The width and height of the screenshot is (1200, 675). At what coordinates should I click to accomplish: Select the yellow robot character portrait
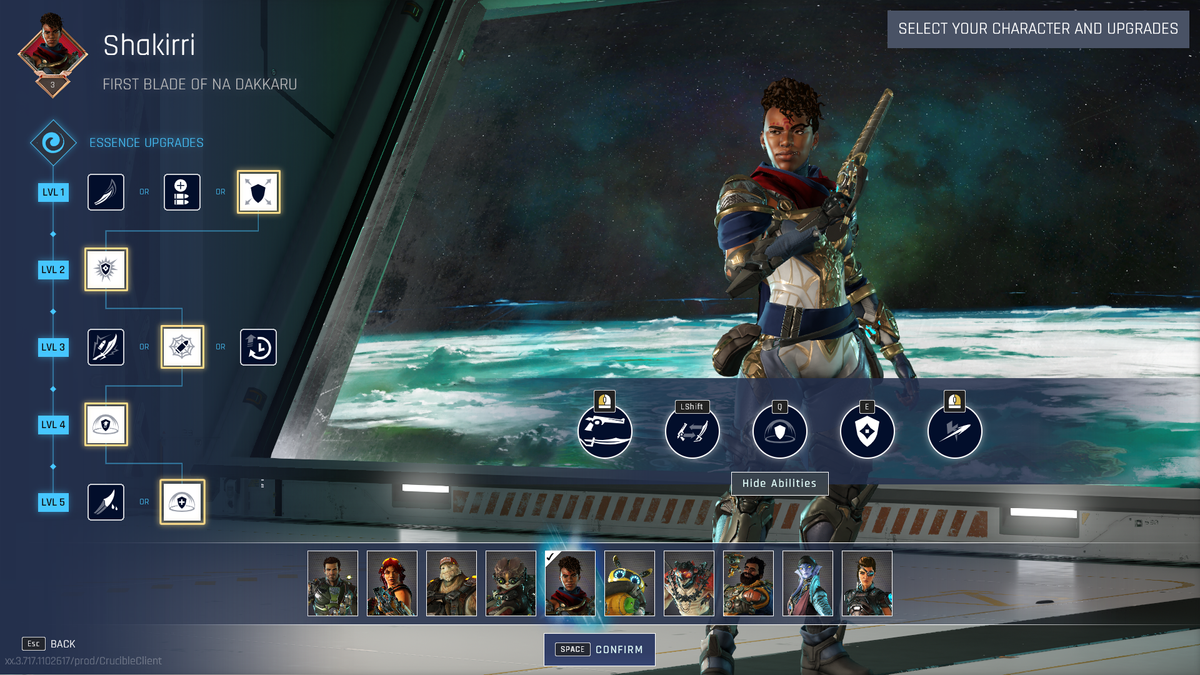pos(630,583)
